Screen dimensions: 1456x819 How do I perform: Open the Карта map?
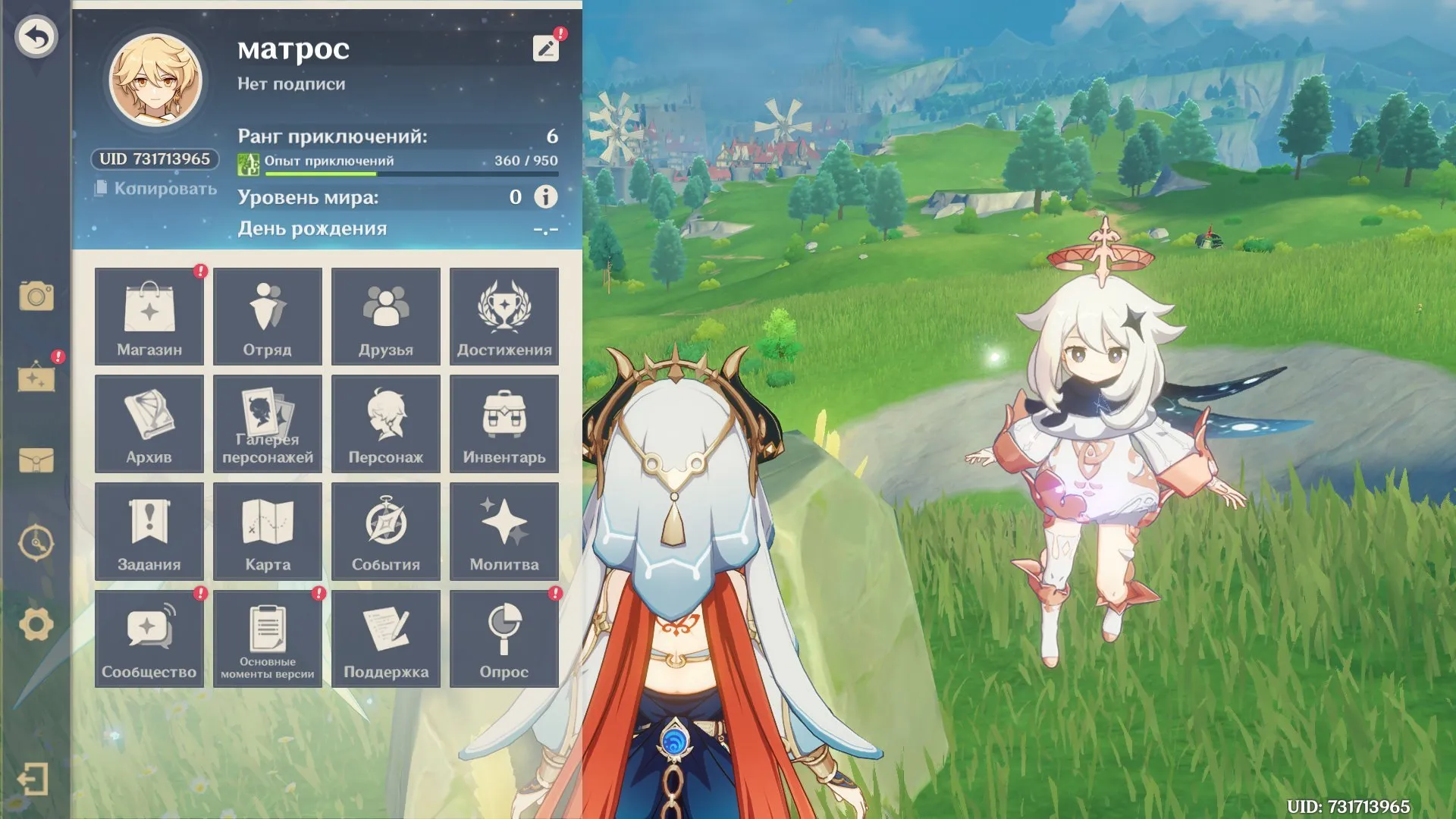coord(268,531)
